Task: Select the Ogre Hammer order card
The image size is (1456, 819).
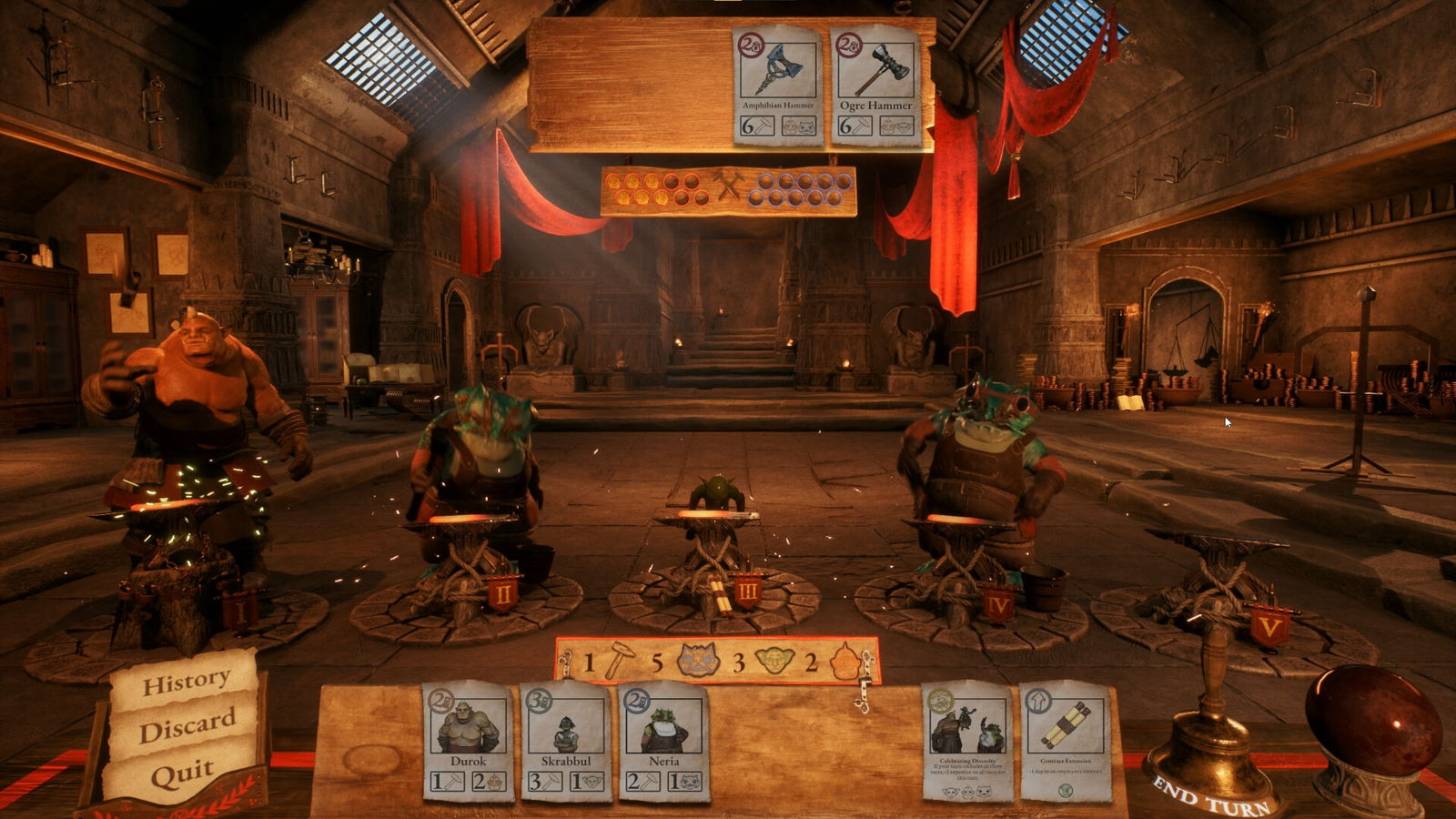Action: [x=875, y=86]
